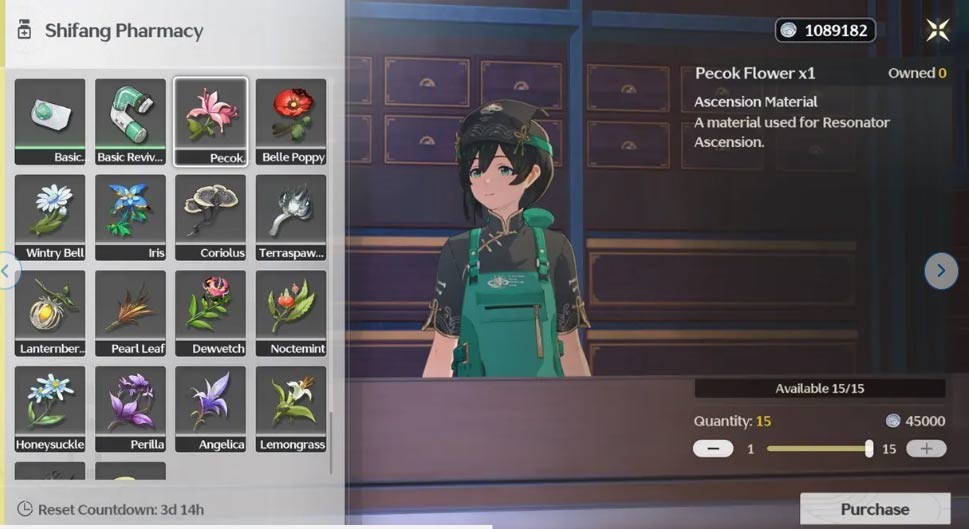Image resolution: width=969 pixels, height=529 pixels.
Task: Increase purchase quantity with plus button
Action: coord(926,449)
